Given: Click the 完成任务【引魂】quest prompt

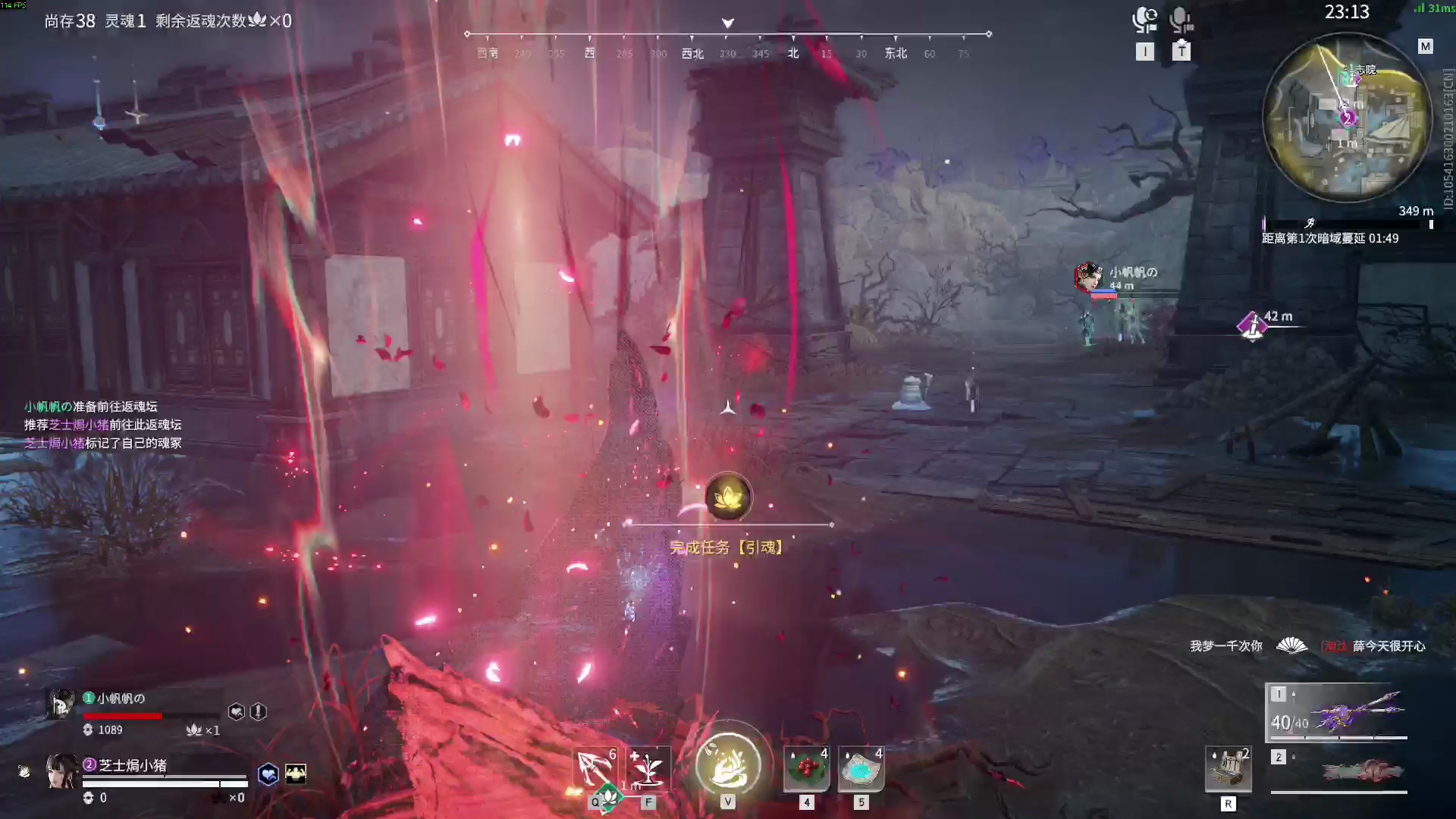Looking at the screenshot, I should (x=728, y=547).
